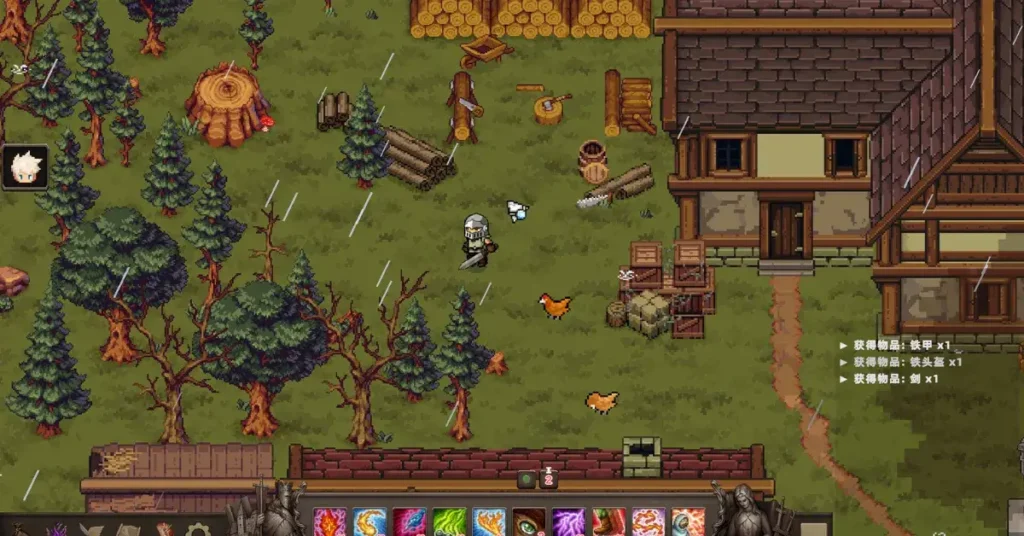The image size is (1024, 536).
Task: Activate the orange swirl on pink skill
Action: click(x=648, y=522)
